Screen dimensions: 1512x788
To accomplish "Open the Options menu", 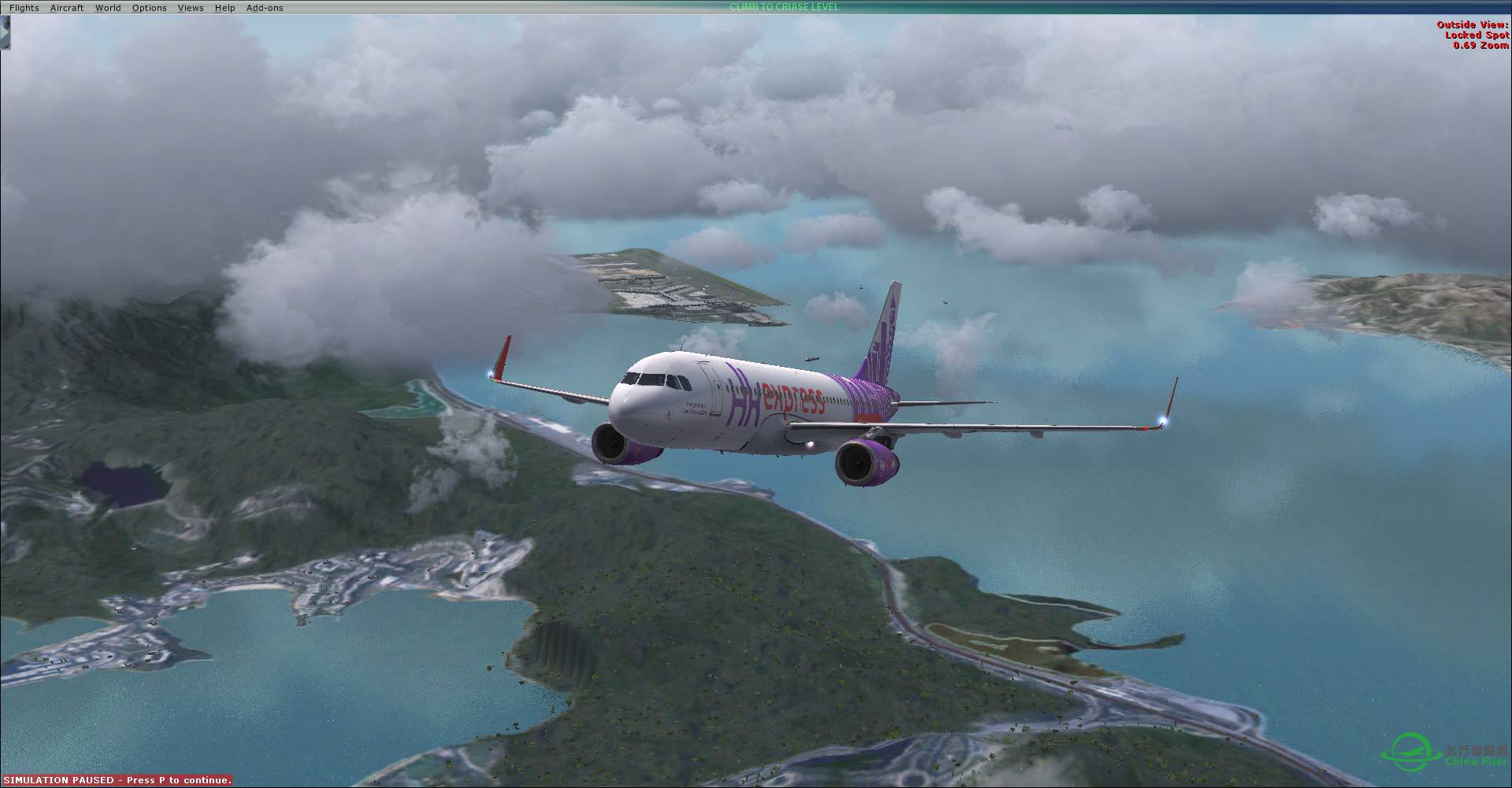I will pos(149,7).
